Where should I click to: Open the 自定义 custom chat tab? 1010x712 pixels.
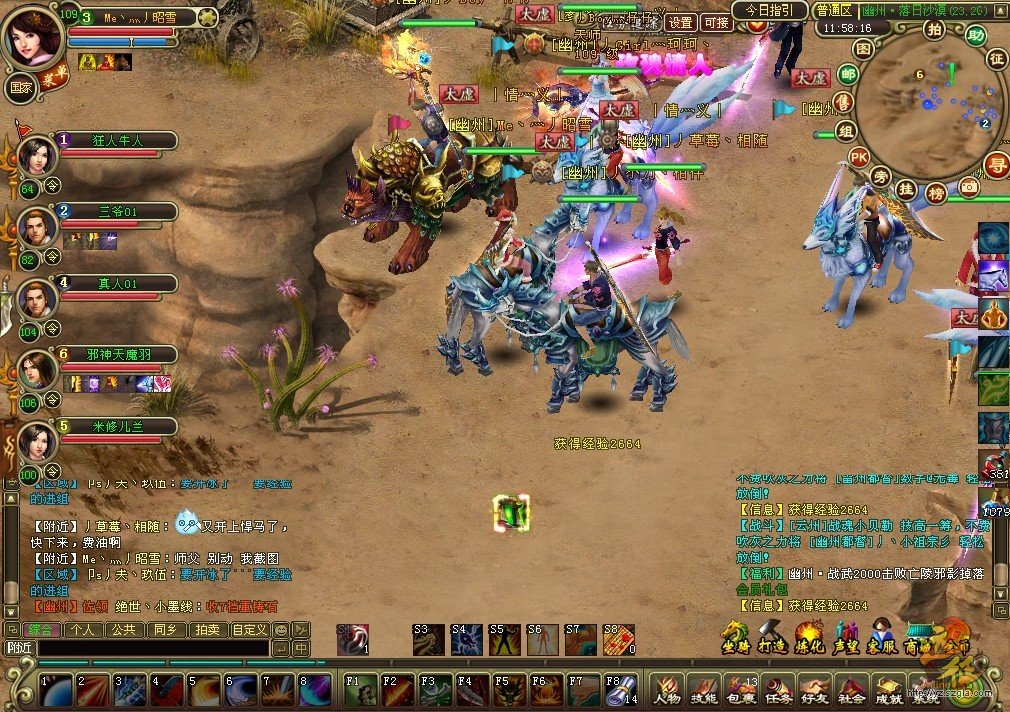coord(249,630)
